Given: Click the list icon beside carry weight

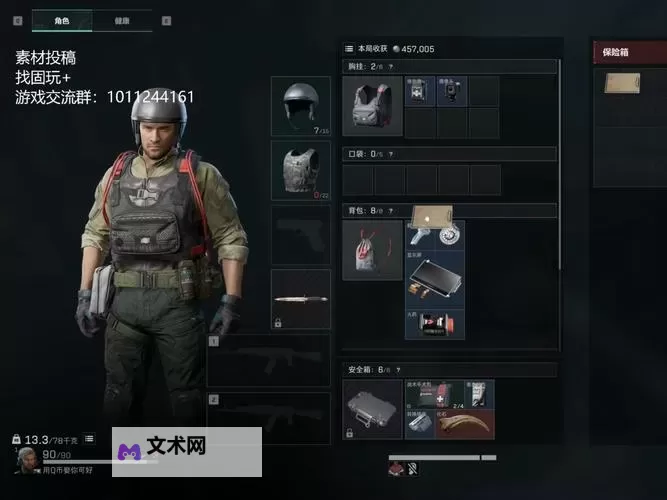Looking at the screenshot, I should pos(89,438).
